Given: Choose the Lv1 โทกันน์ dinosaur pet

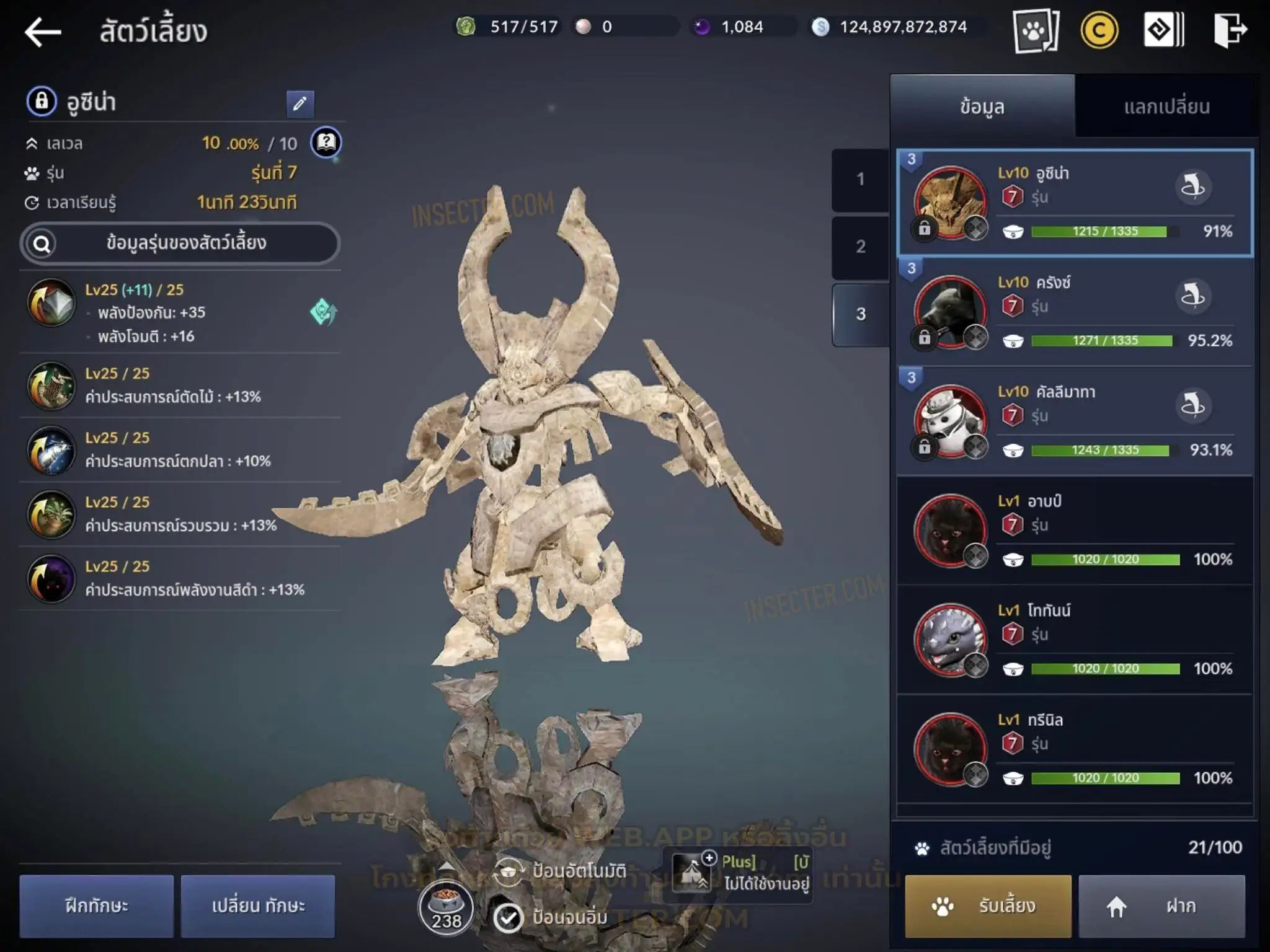Looking at the screenshot, I should click(x=1074, y=640).
